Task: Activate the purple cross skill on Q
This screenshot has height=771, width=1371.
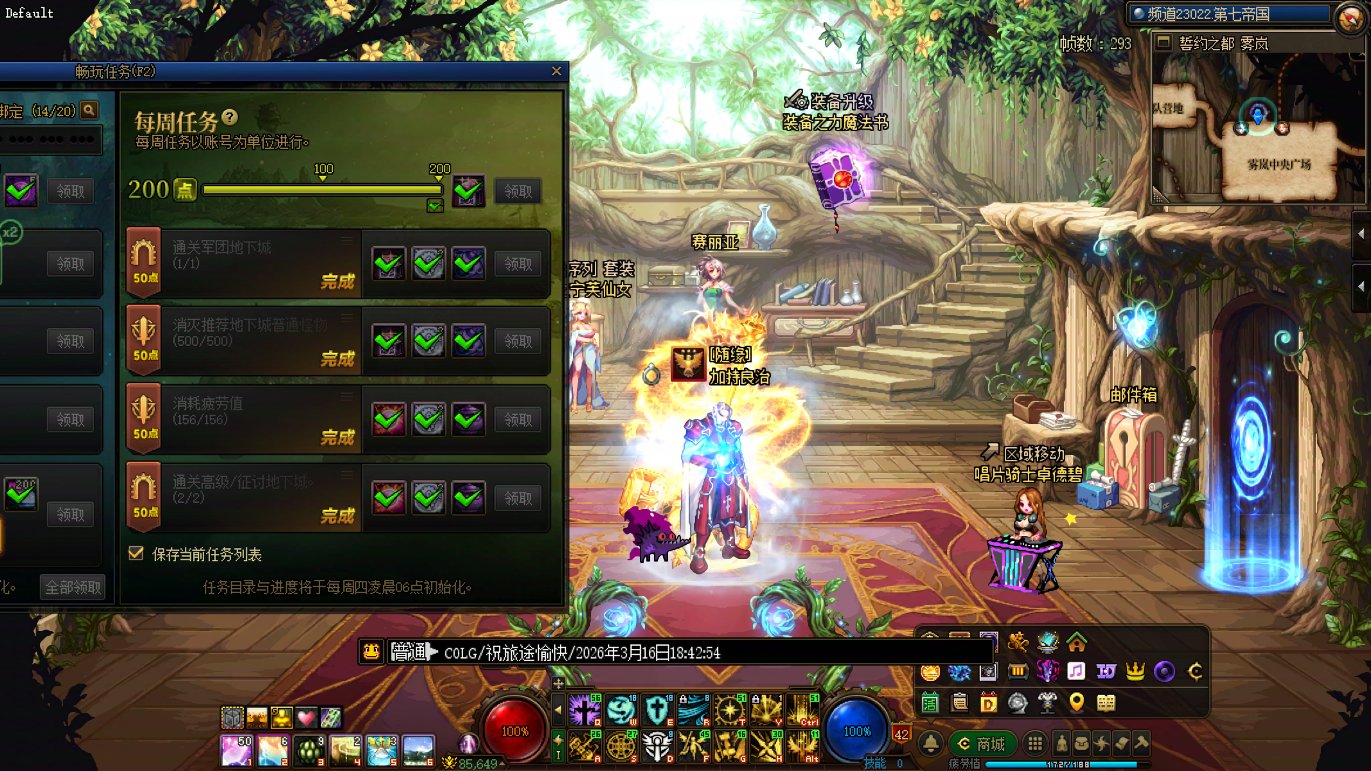Action: [584, 709]
